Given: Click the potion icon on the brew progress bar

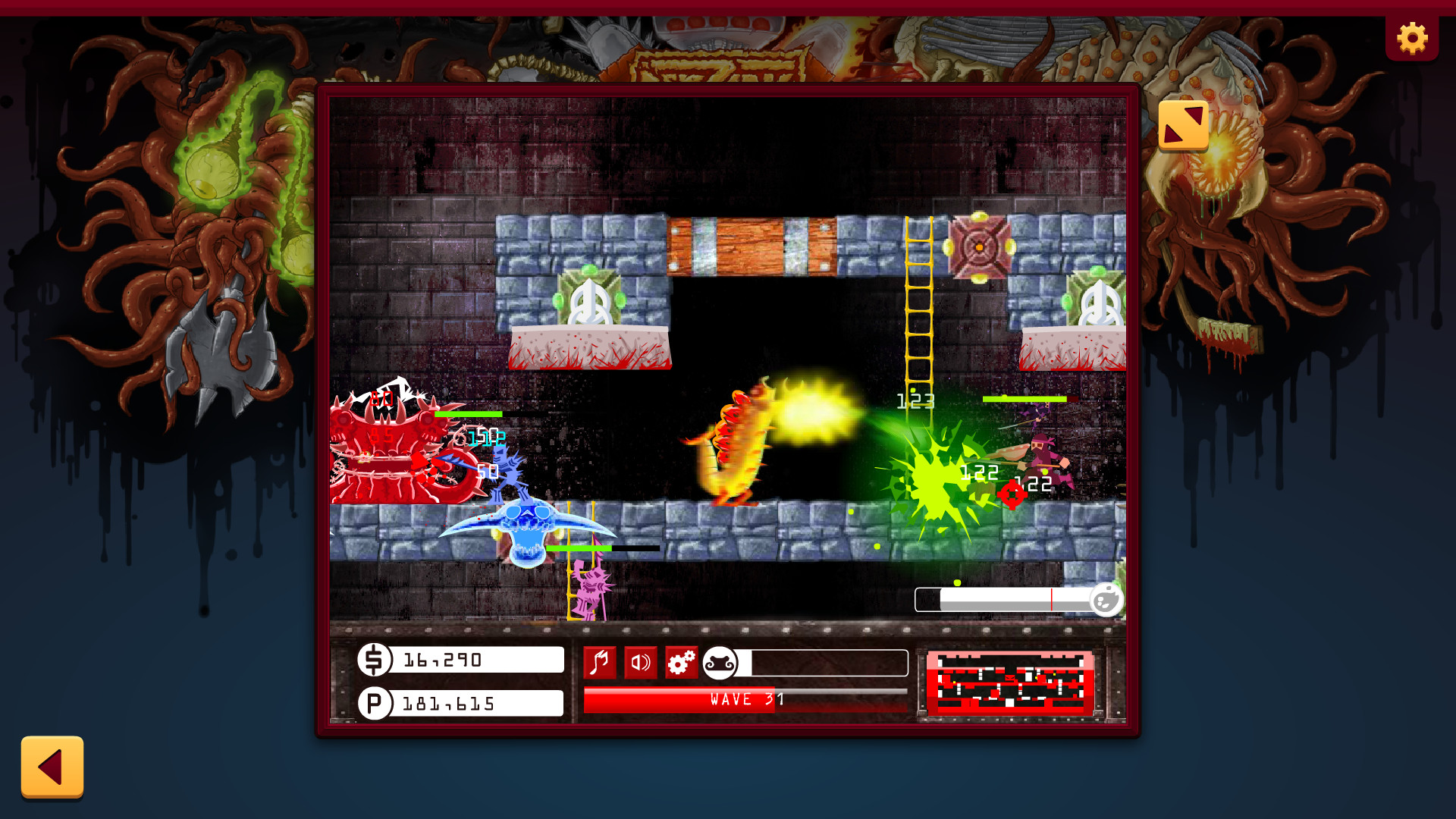Looking at the screenshot, I should (1106, 600).
